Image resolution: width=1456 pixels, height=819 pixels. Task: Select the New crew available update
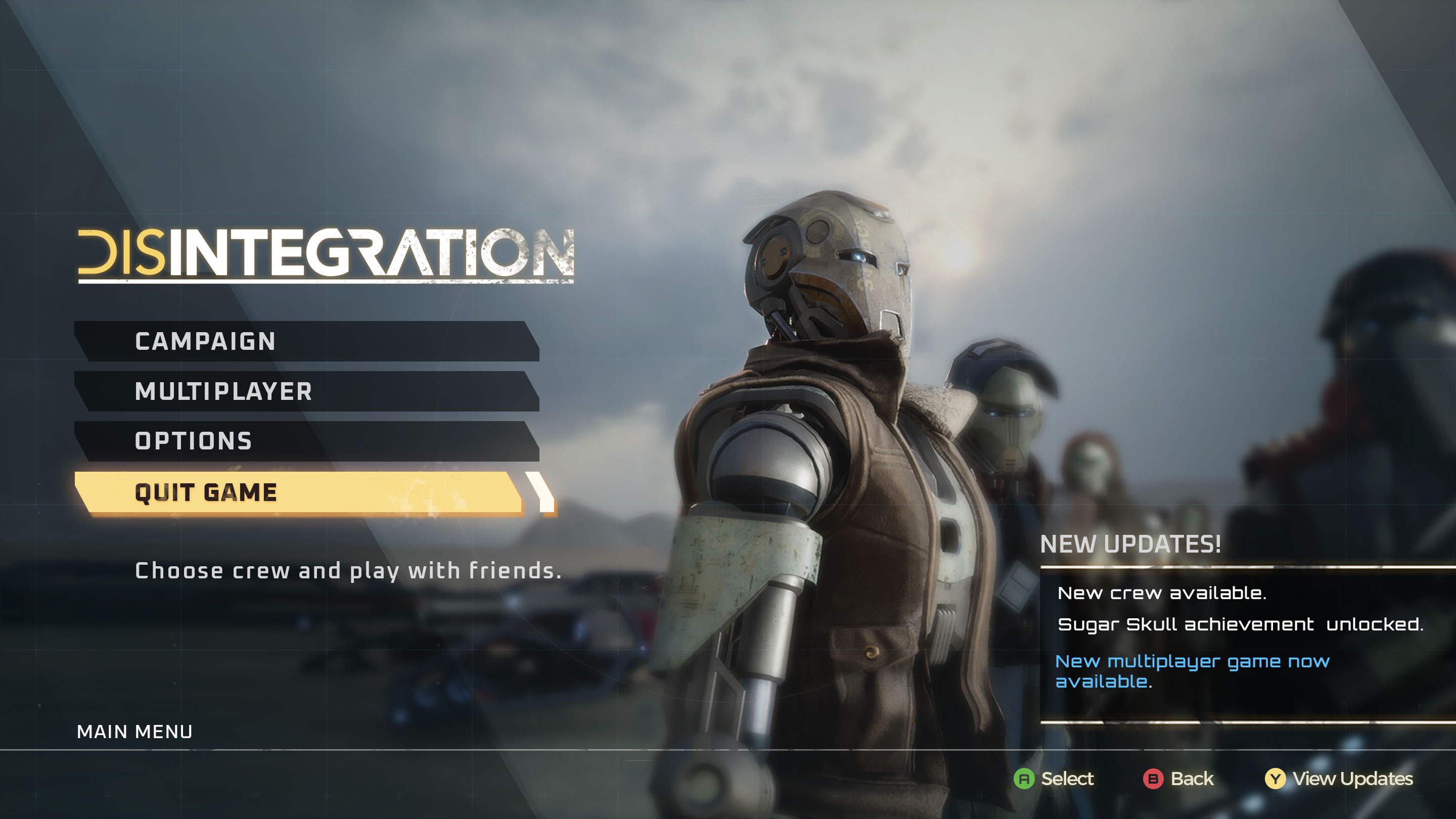pyautogui.click(x=1162, y=593)
